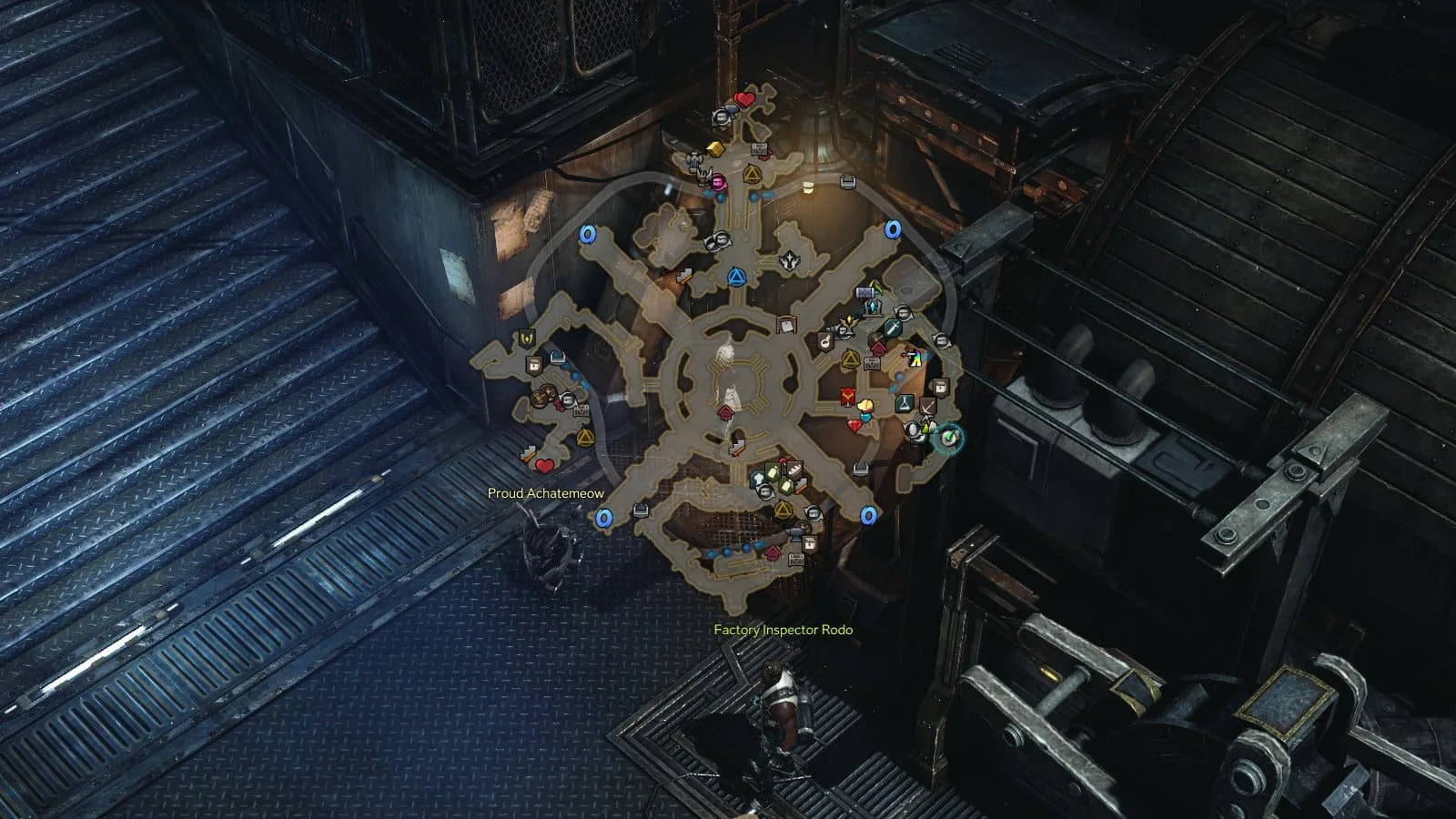Click the teal potion flask marker
The height and width of the screenshot is (819, 1456).
pos(905,401)
